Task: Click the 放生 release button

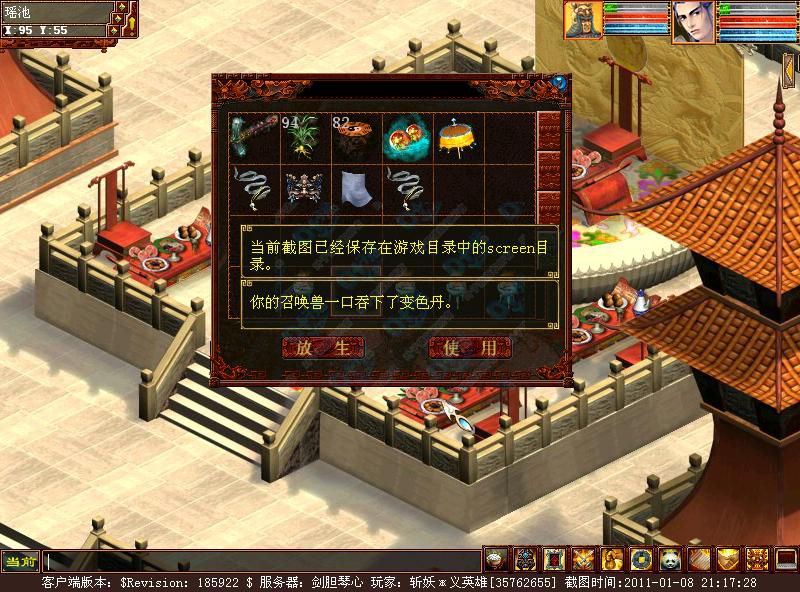Action: pyautogui.click(x=322, y=348)
